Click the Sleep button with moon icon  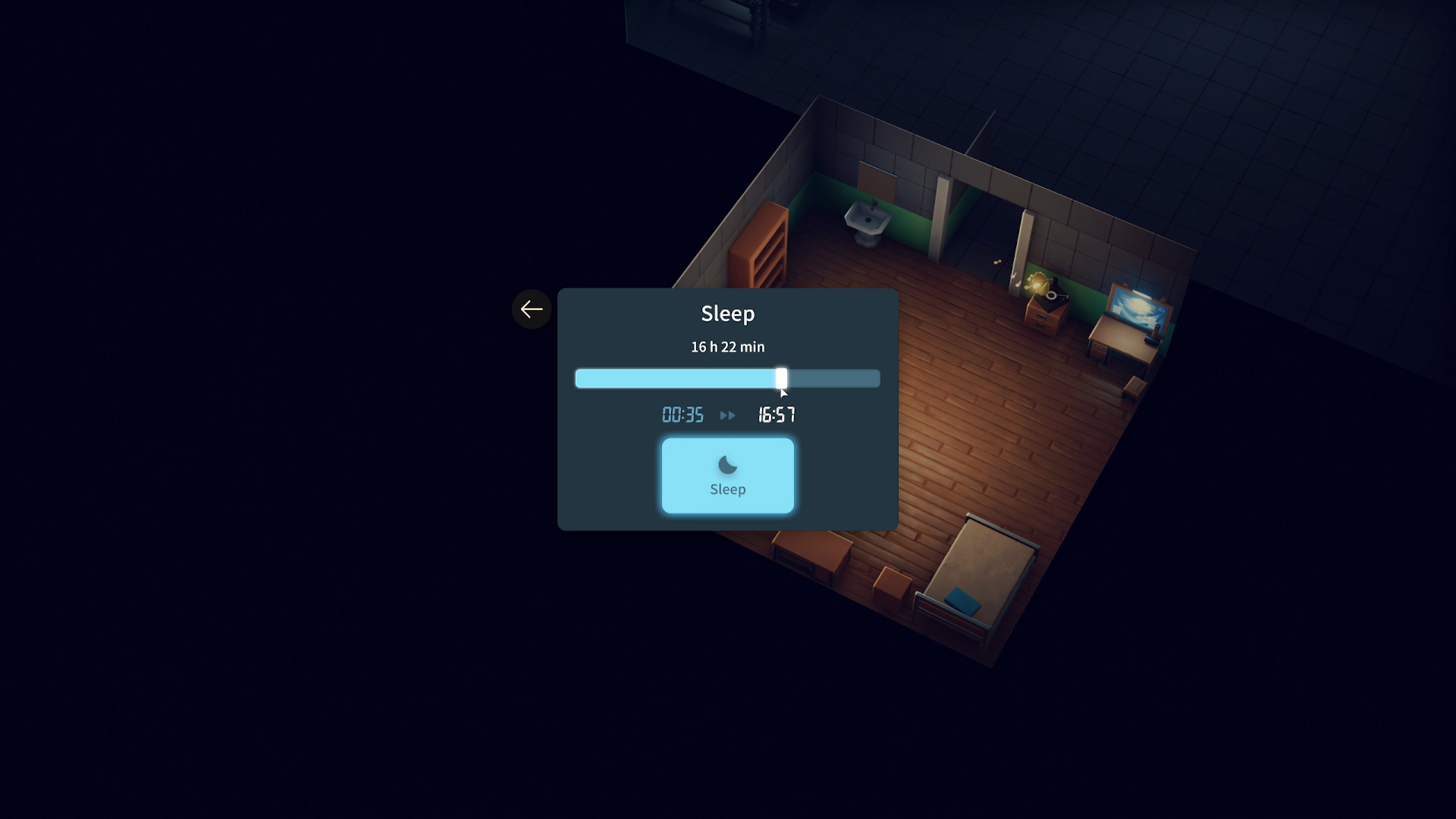(x=727, y=475)
